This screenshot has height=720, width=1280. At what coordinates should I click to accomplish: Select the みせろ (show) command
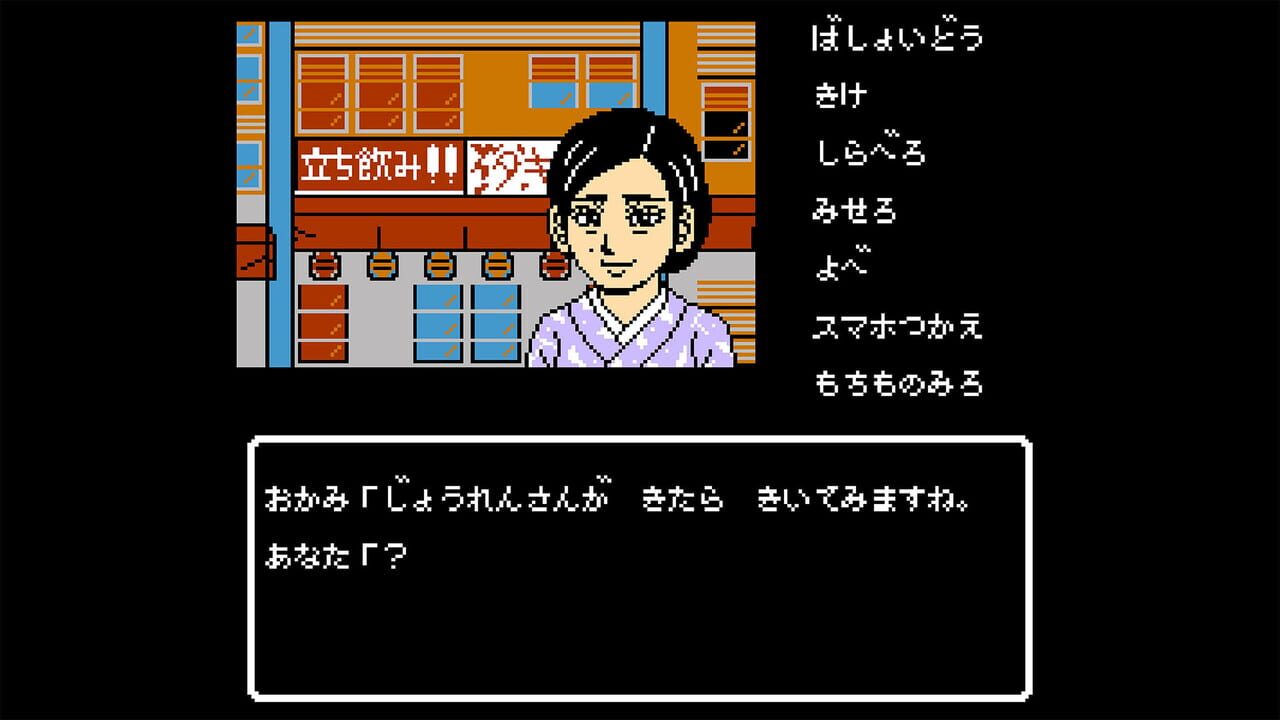pos(855,210)
